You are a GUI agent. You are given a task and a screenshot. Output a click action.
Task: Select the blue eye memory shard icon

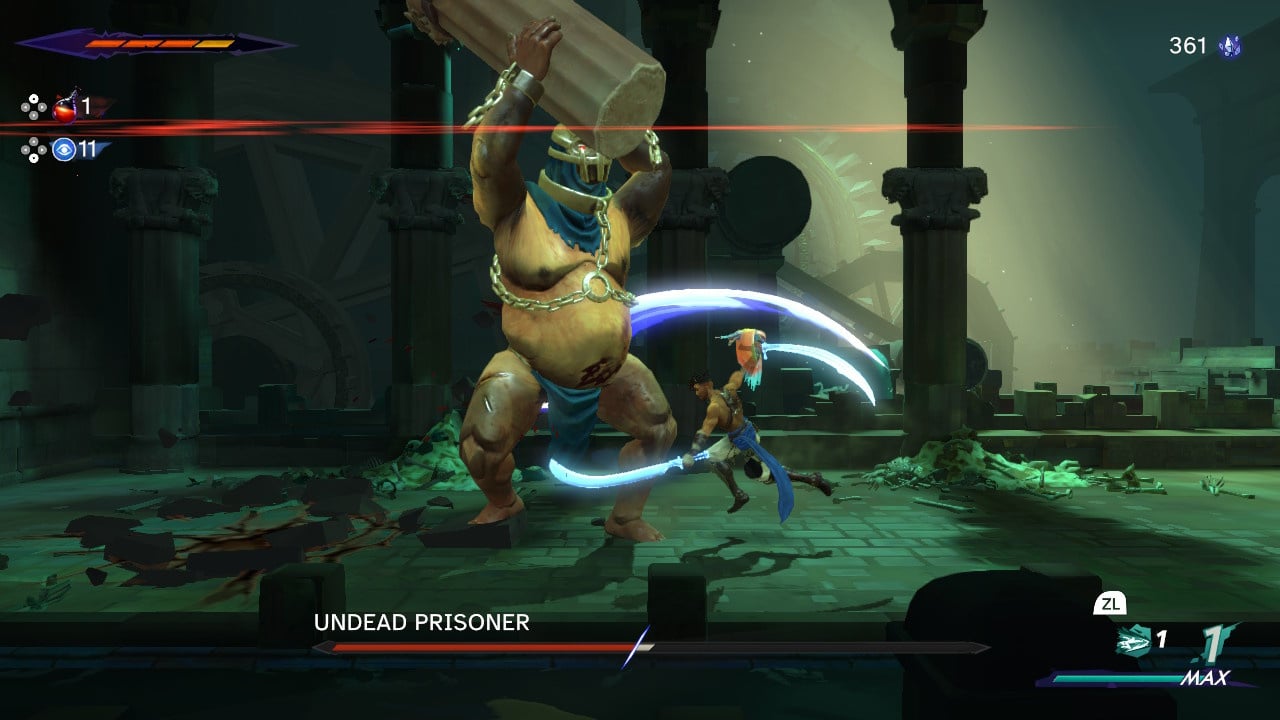point(65,150)
